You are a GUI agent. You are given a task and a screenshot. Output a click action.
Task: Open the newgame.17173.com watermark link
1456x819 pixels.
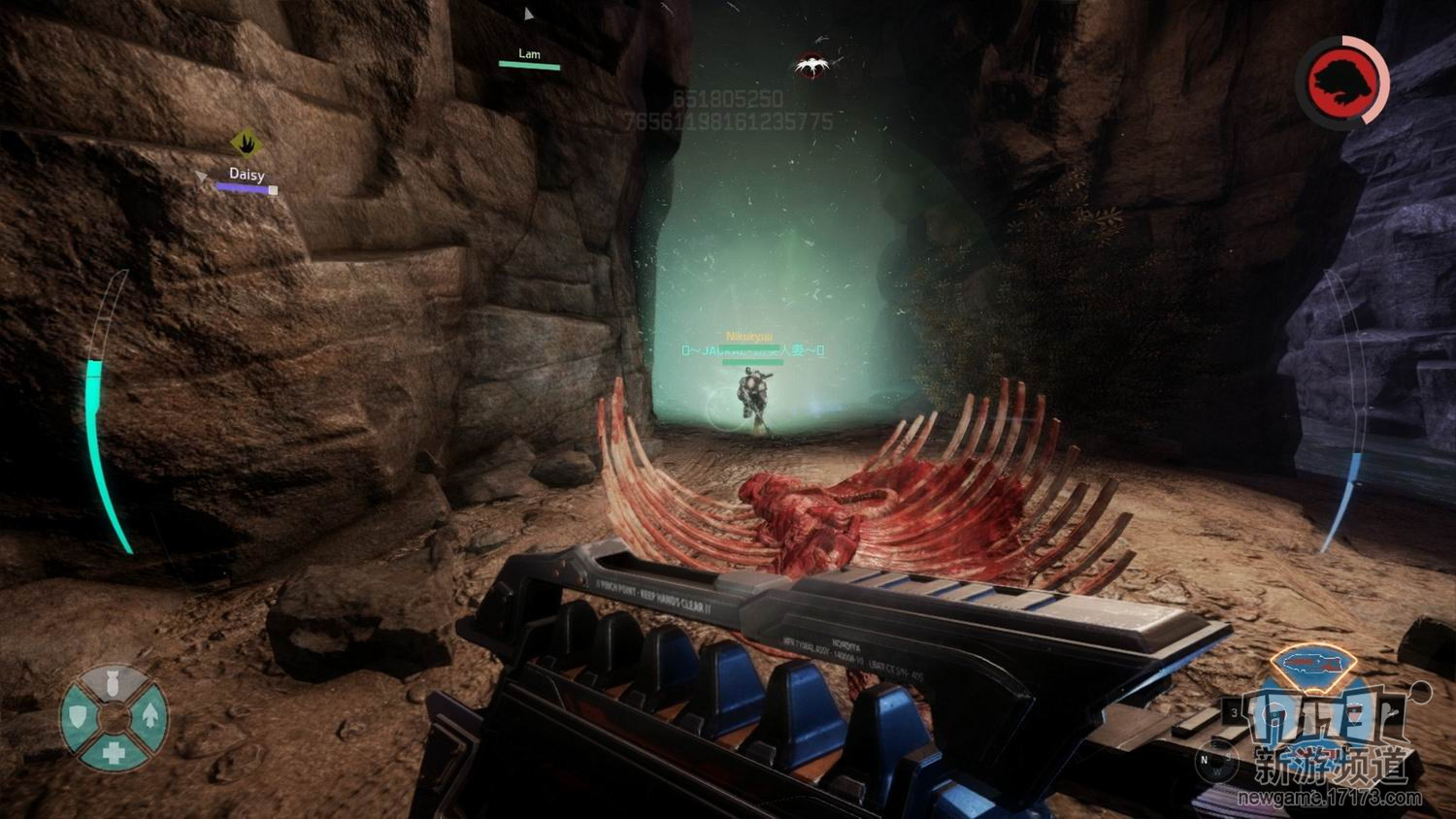(x=1329, y=799)
